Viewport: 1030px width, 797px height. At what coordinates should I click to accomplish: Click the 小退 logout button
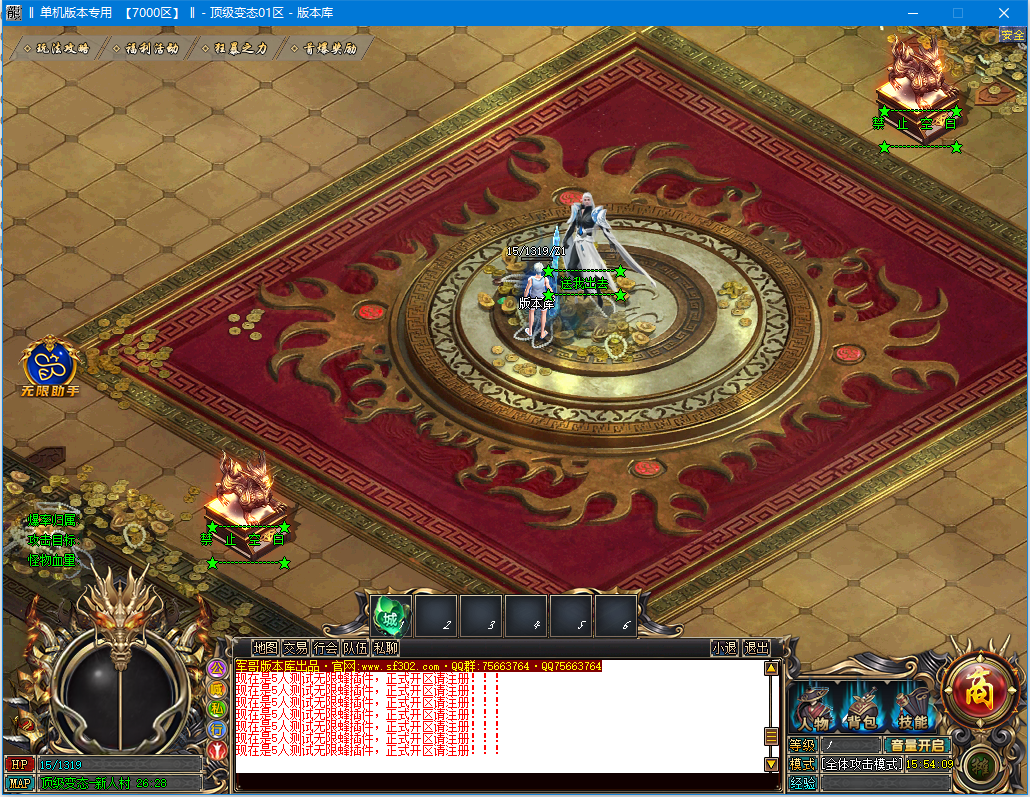pyautogui.click(x=725, y=648)
